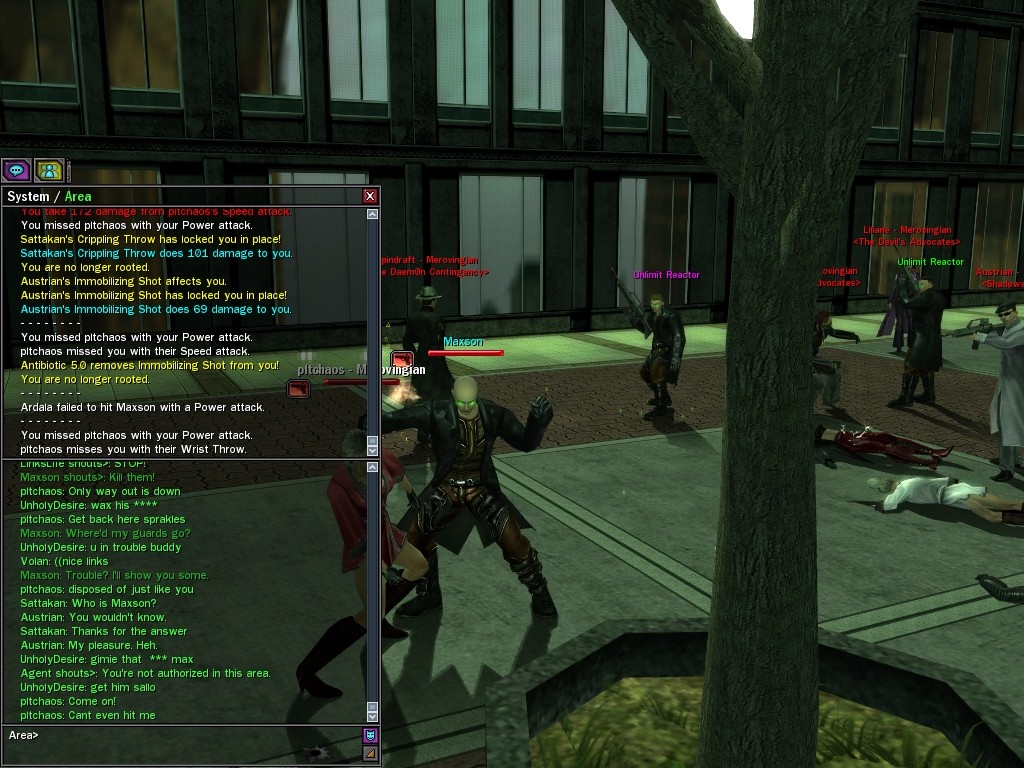This screenshot has height=768, width=1024.
Task: Switch to the group people icon tab
Action: (49, 170)
